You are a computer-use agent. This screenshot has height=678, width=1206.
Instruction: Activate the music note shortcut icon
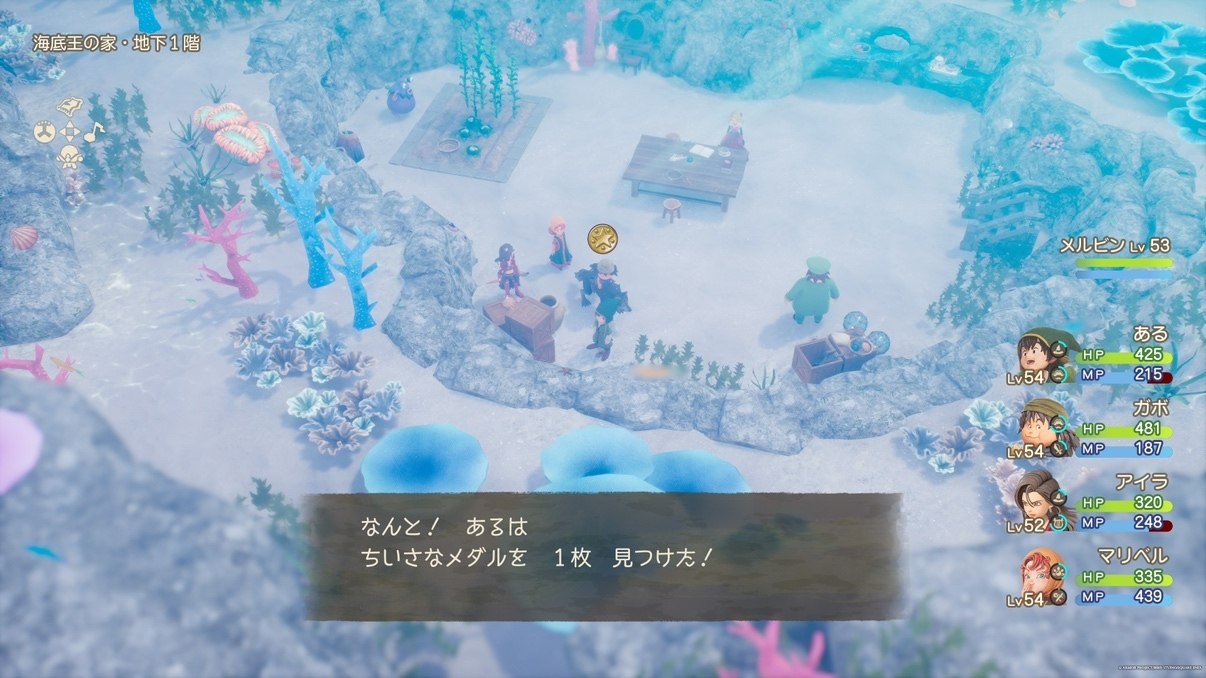click(x=93, y=131)
